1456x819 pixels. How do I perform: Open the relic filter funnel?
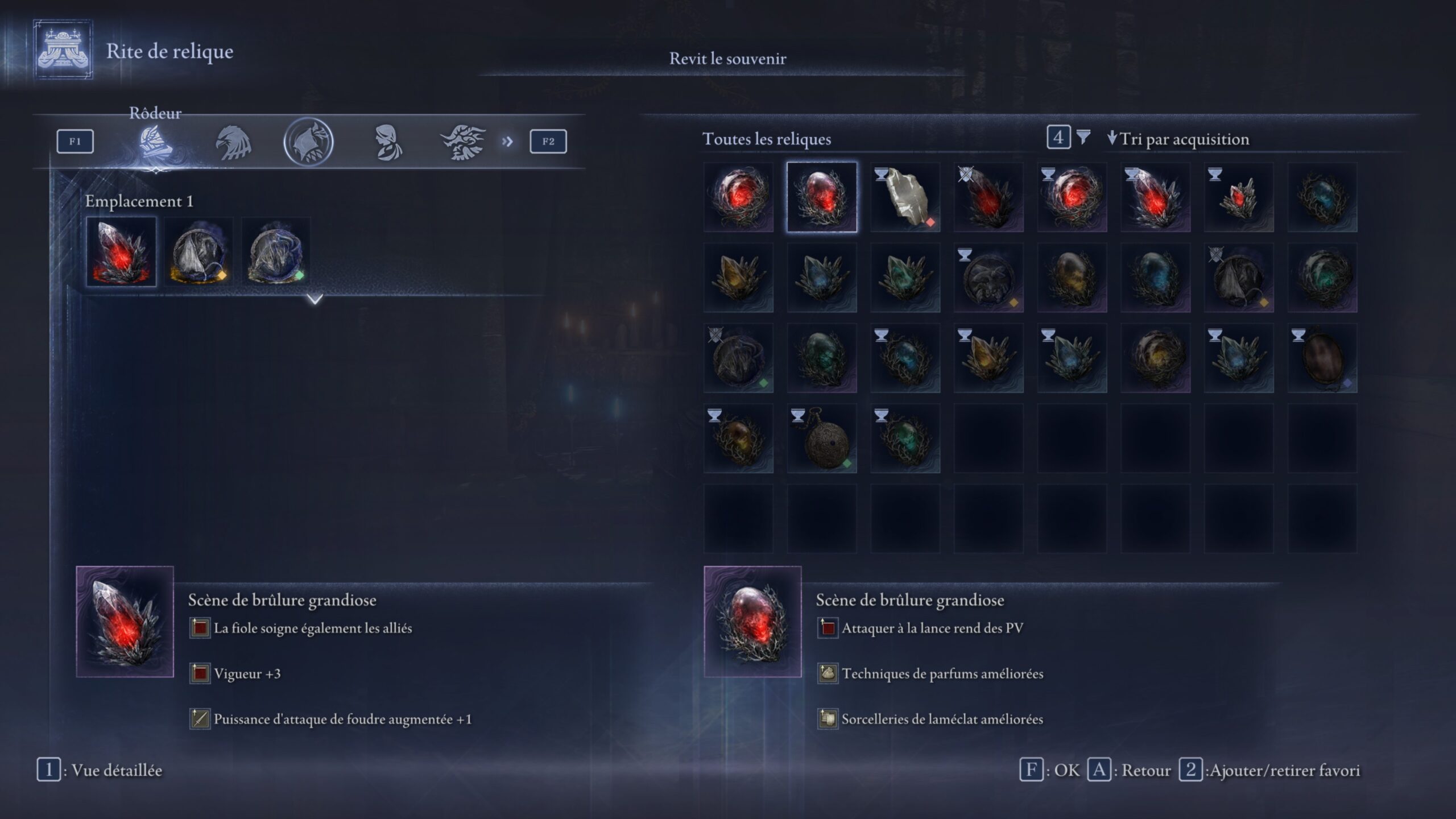click(1083, 137)
